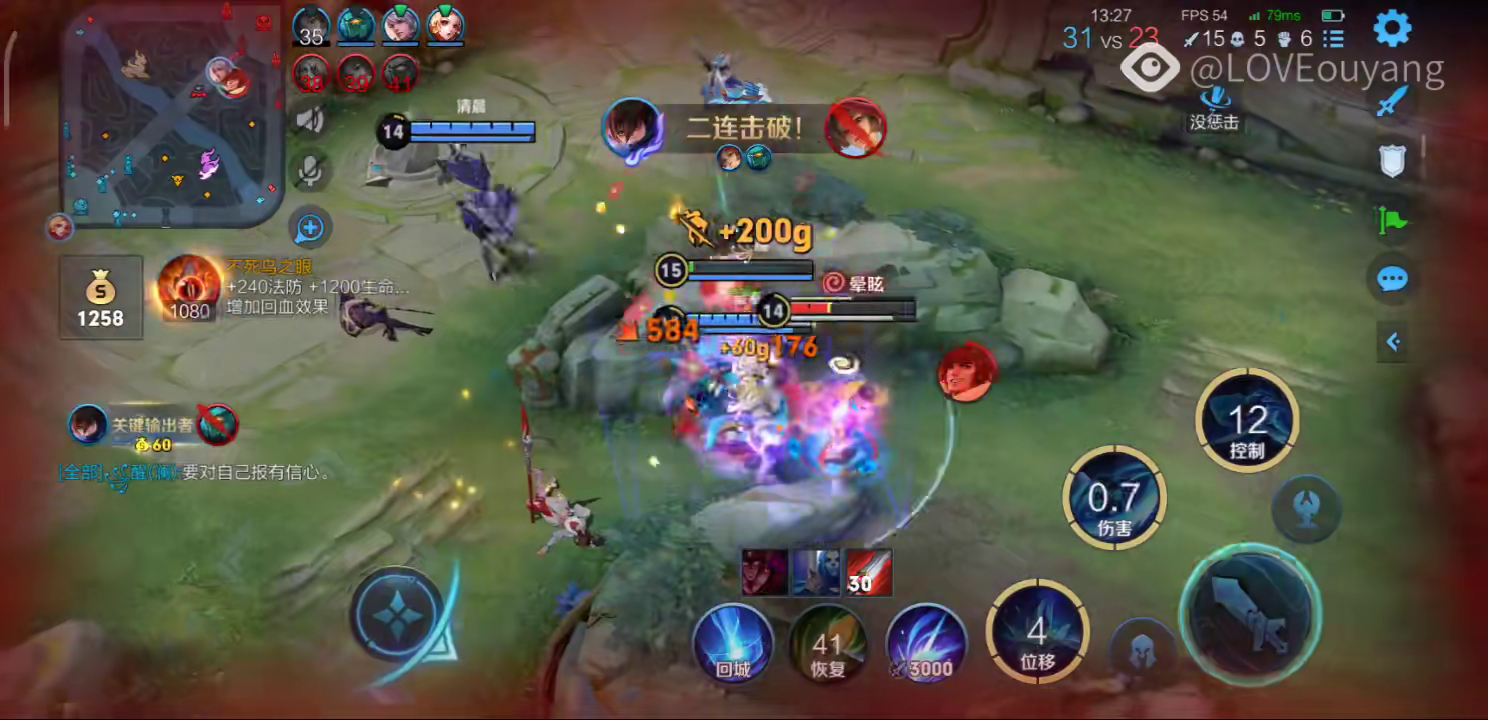Open the settings gear icon
This screenshot has width=1488, height=720.
pyautogui.click(x=1392, y=28)
